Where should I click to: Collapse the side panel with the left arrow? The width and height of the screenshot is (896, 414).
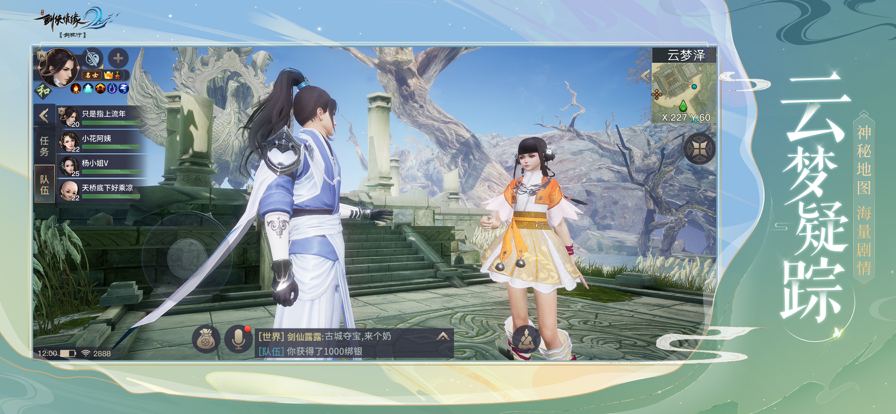coord(44,116)
